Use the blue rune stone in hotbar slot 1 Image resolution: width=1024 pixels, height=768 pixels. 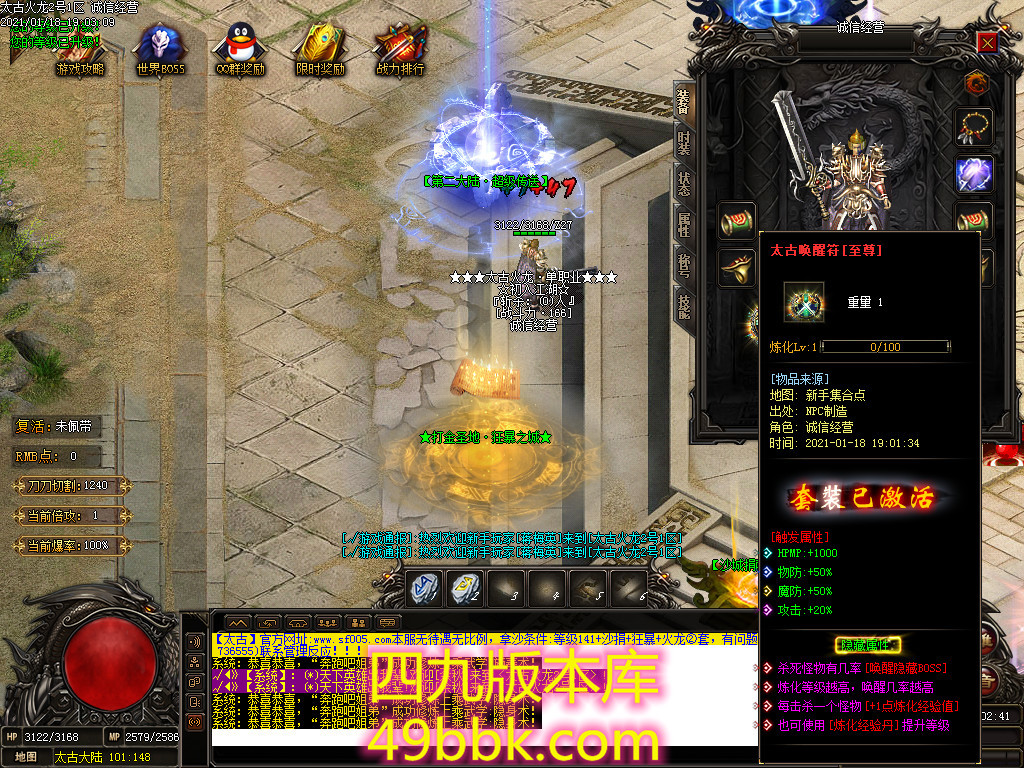tap(423, 590)
